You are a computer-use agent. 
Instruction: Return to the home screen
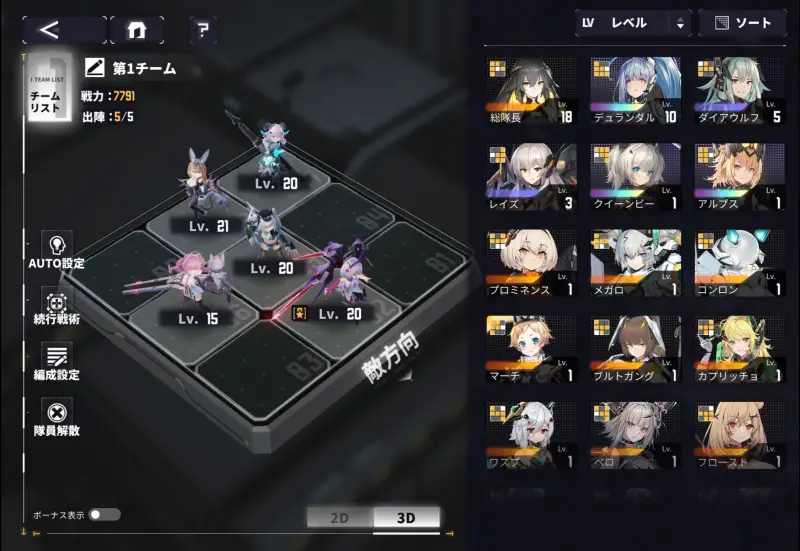pos(137,30)
